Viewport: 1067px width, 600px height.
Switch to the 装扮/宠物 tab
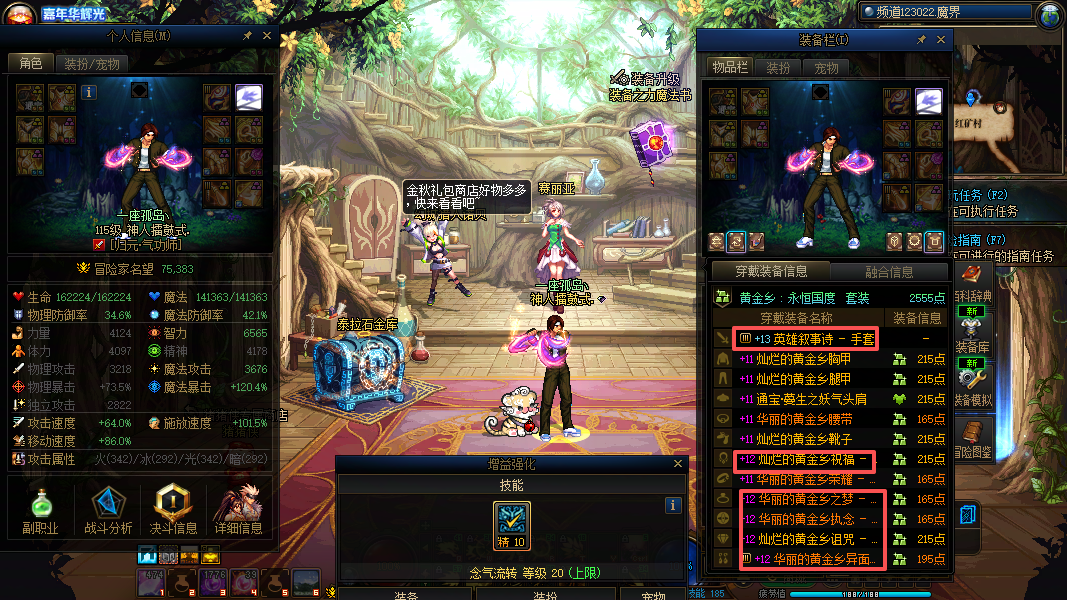click(92, 63)
